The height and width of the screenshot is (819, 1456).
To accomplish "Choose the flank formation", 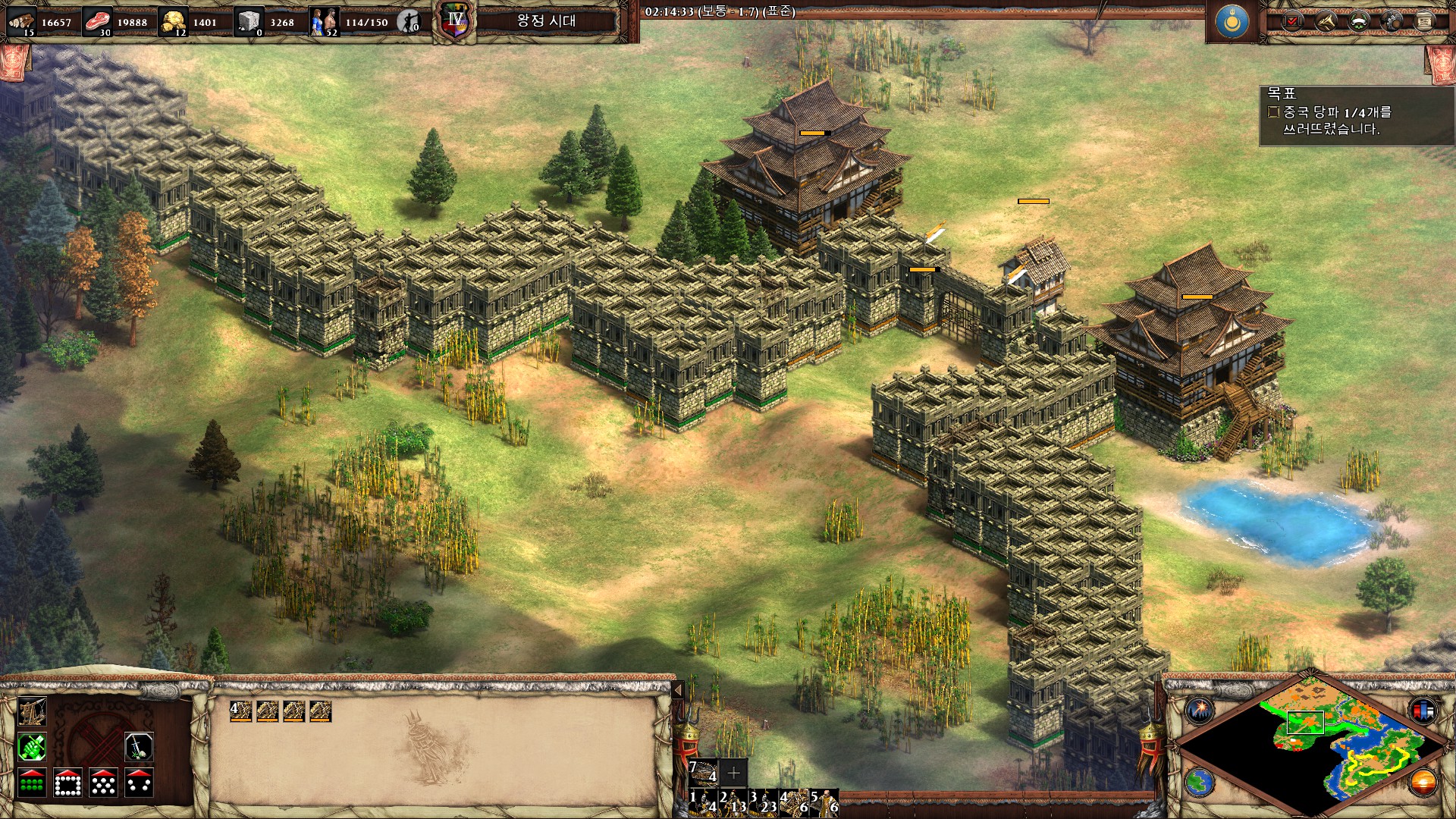I will [x=139, y=783].
